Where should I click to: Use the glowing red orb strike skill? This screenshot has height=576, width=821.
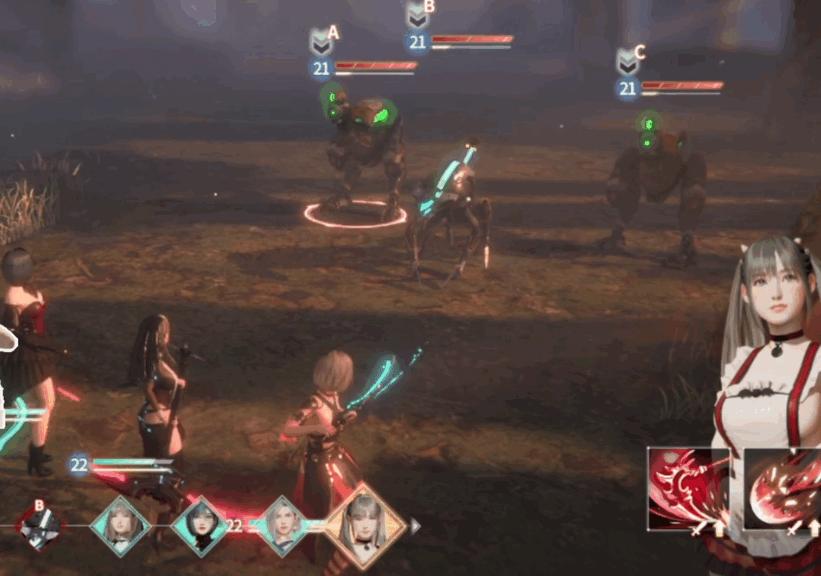[782, 487]
